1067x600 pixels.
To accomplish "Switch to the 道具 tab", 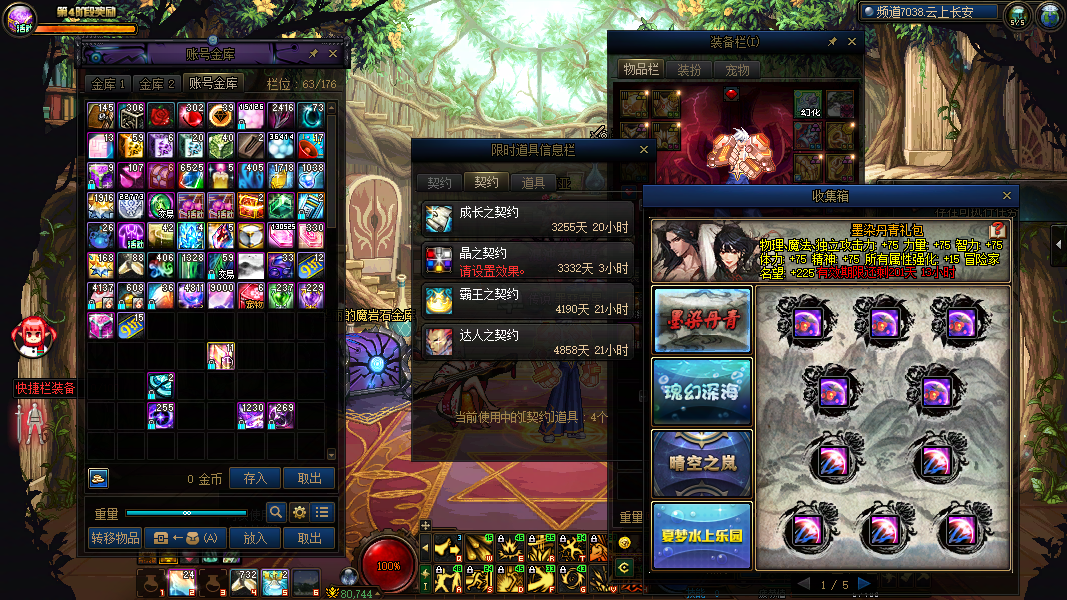I will [x=534, y=183].
